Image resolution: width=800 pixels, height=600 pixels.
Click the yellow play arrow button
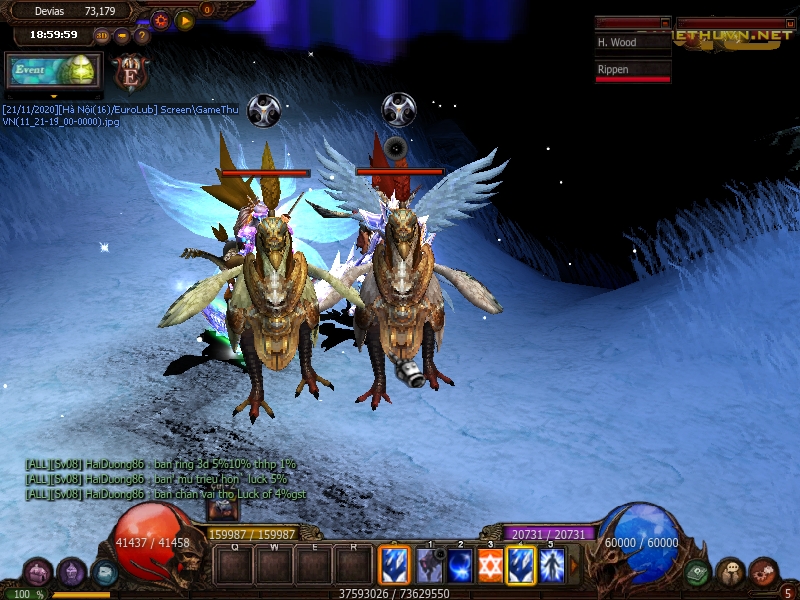pos(185,19)
